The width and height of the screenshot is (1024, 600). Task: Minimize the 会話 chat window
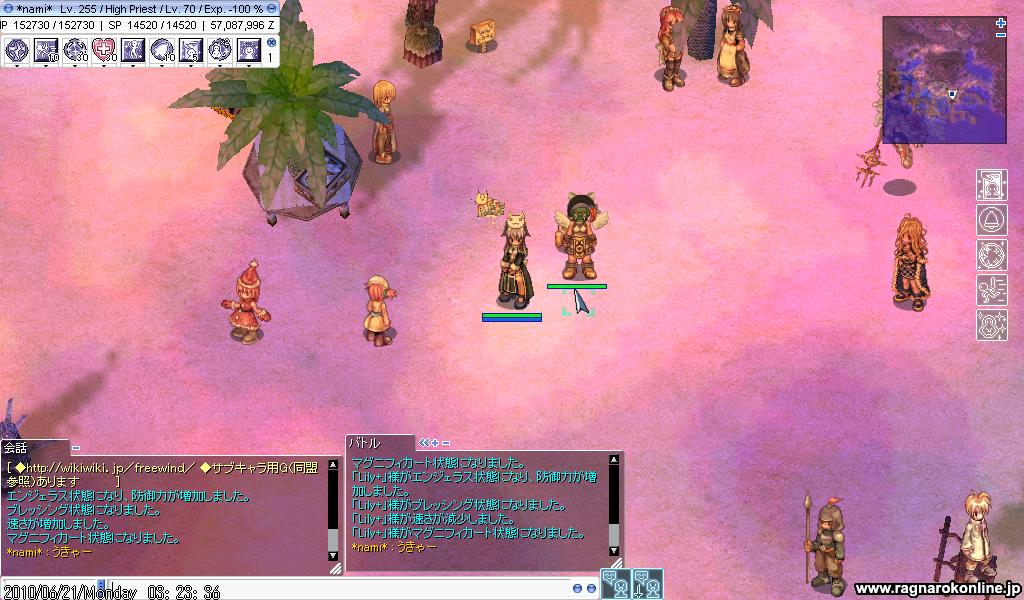coord(76,447)
